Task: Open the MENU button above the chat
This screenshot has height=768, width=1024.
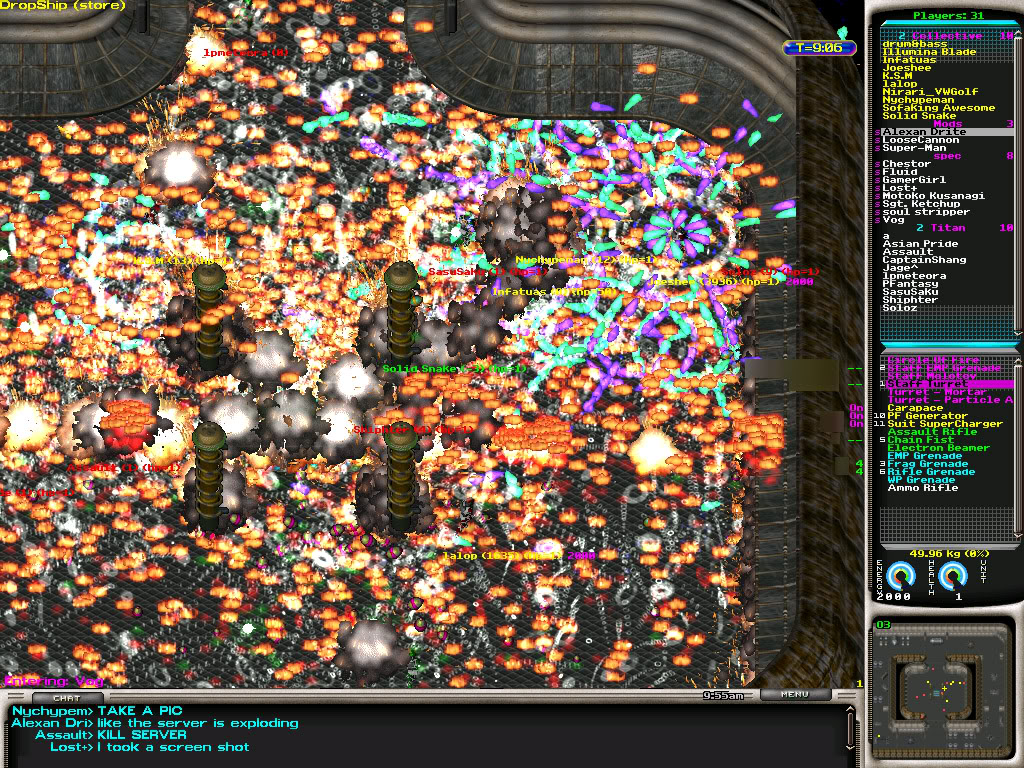Action: tap(795, 694)
